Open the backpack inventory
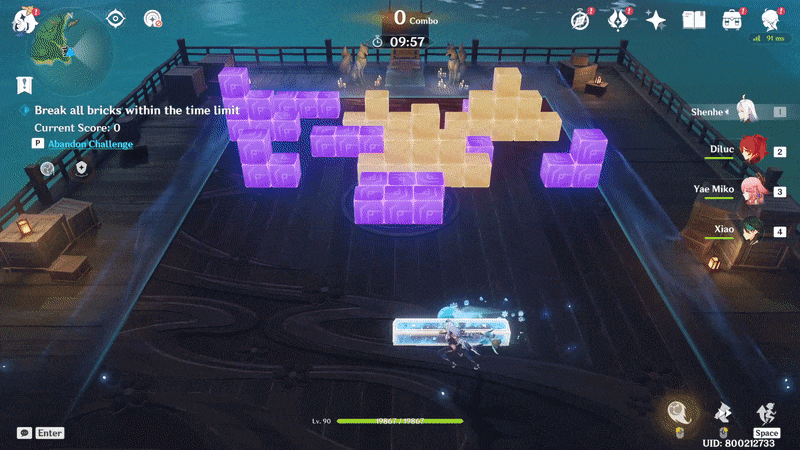Image resolution: width=800 pixels, height=450 pixels. tap(733, 19)
